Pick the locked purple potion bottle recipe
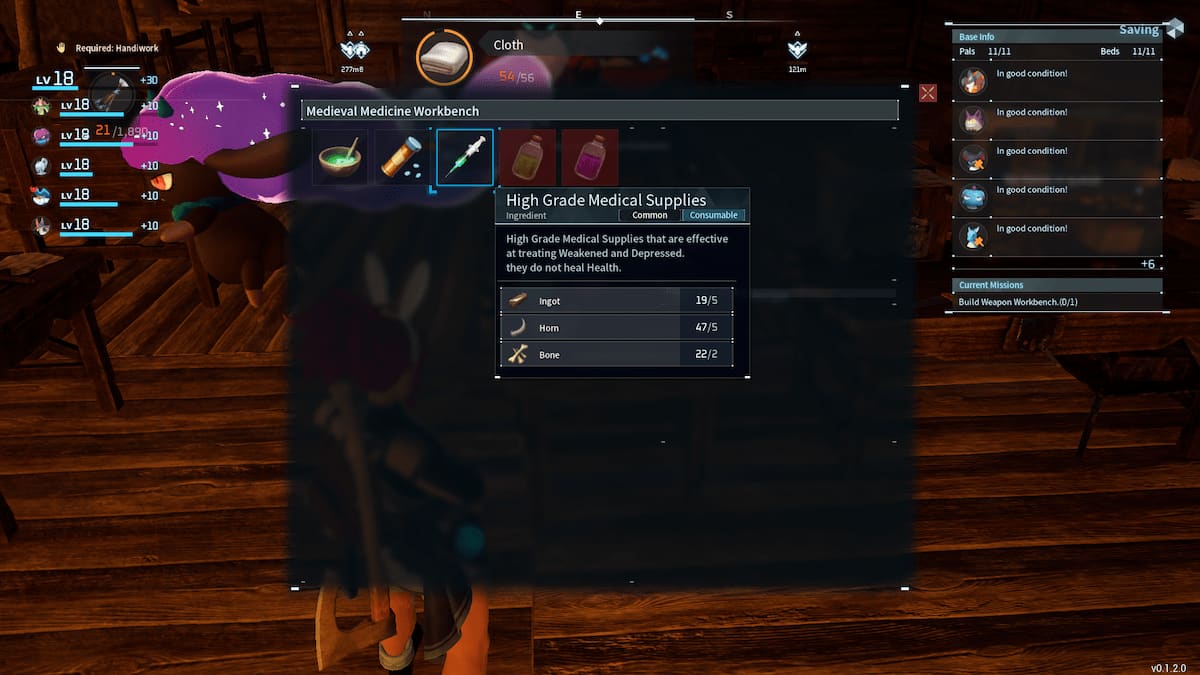The height and width of the screenshot is (675, 1200). coord(590,158)
